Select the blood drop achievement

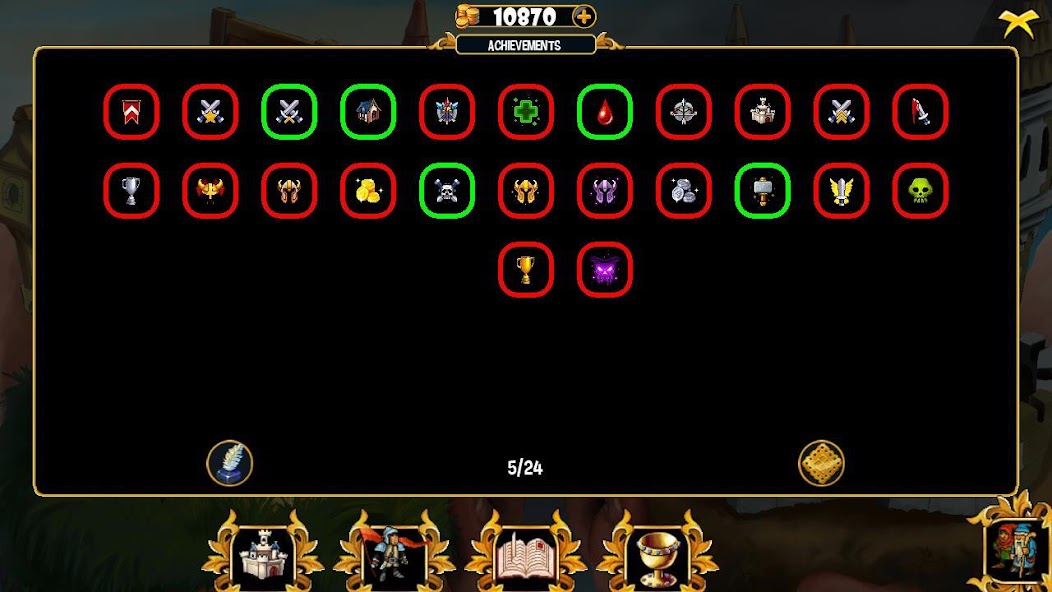[605, 112]
